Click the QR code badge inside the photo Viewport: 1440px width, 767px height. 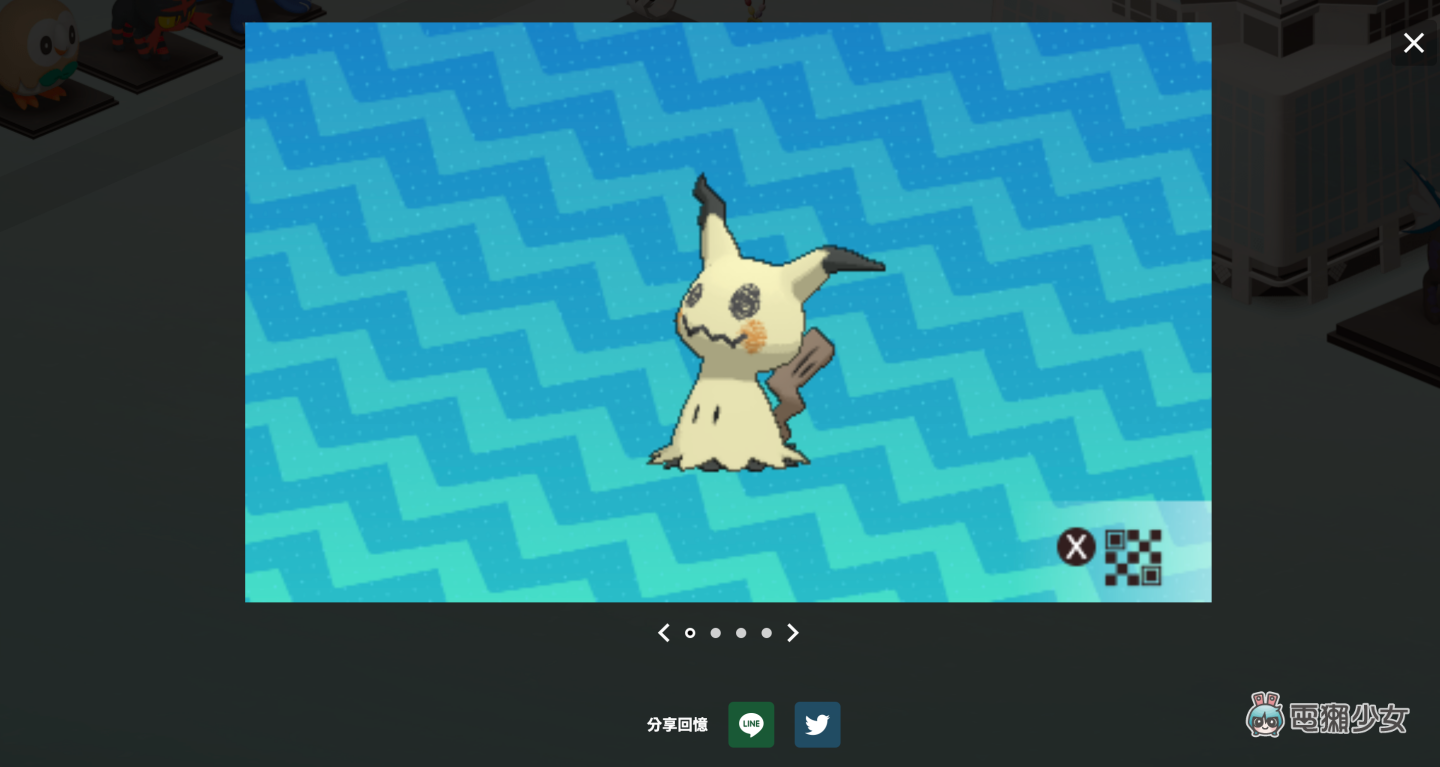[1133, 556]
